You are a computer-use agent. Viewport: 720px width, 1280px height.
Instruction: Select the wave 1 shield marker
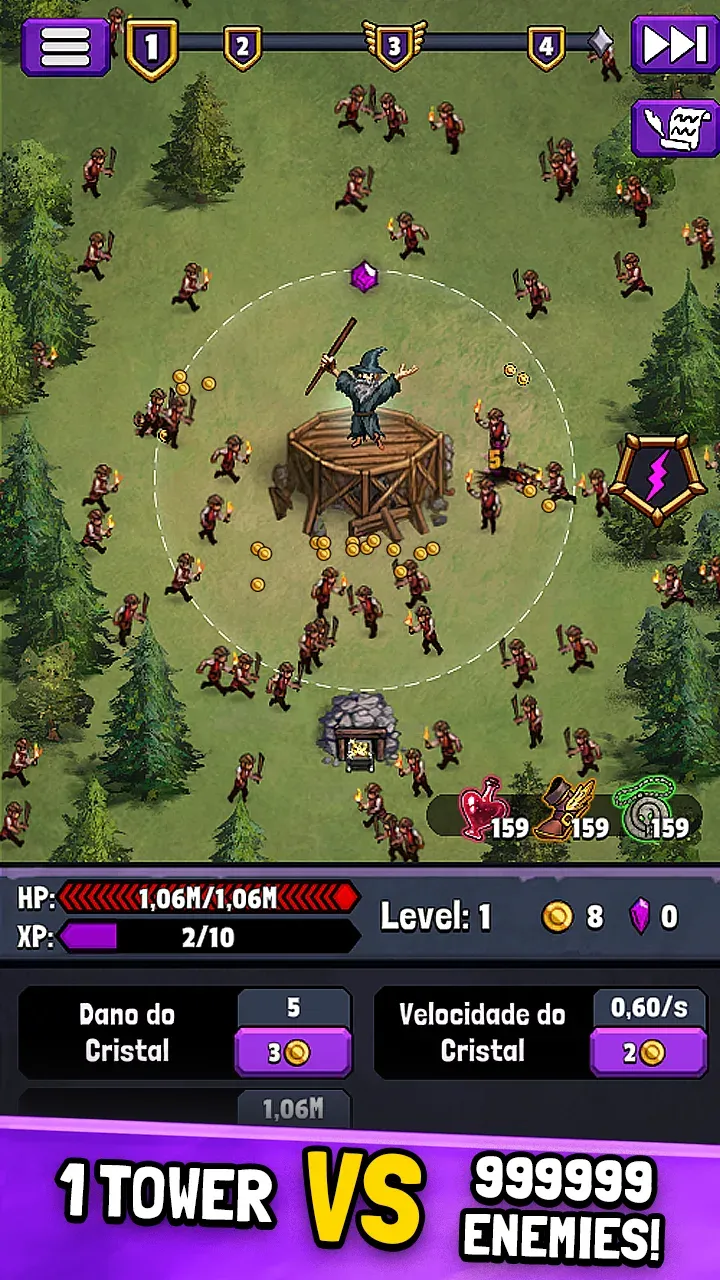[x=152, y=48]
